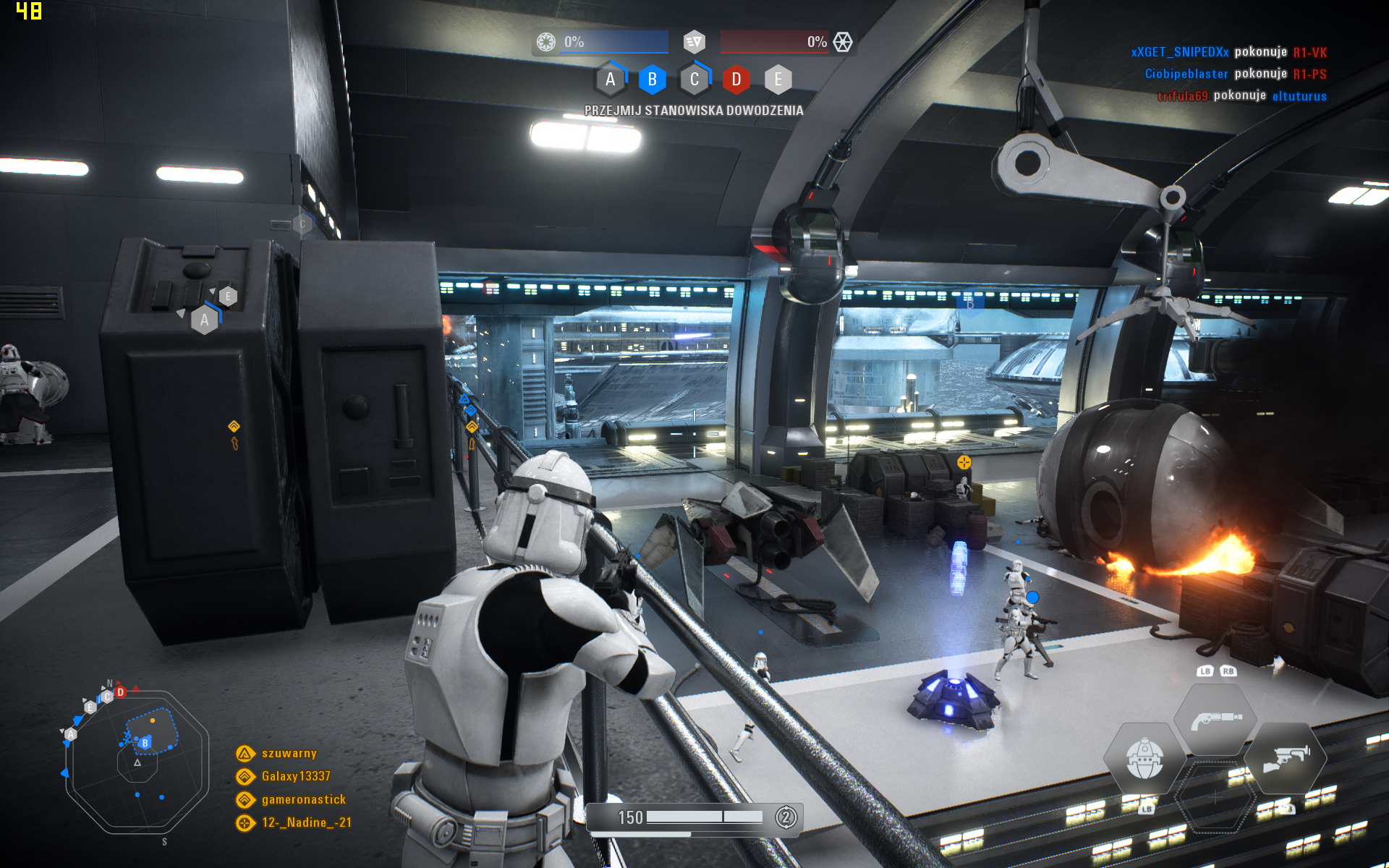The width and height of the screenshot is (1389, 868).
Task: Select the red command post D icon
Action: click(x=736, y=80)
